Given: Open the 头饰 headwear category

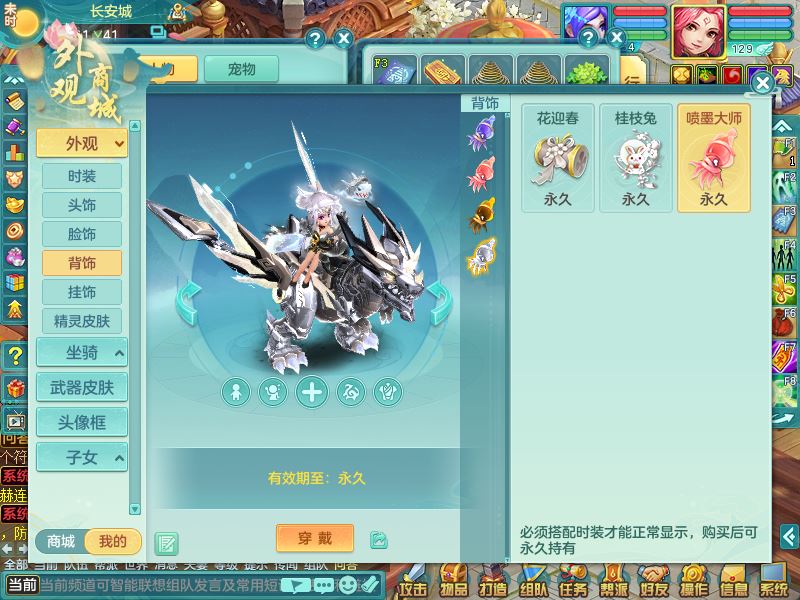Looking at the screenshot, I should pos(82,205).
